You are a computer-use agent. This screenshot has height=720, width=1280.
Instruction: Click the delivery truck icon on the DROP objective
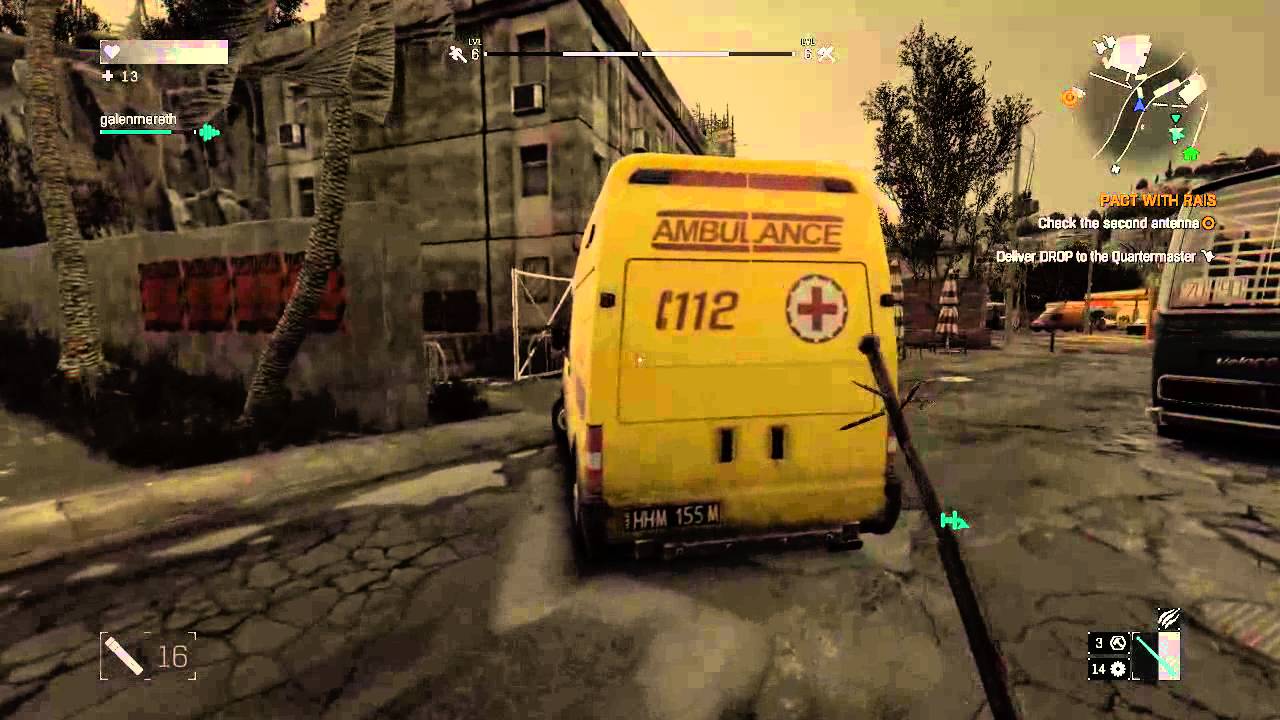(1209, 256)
